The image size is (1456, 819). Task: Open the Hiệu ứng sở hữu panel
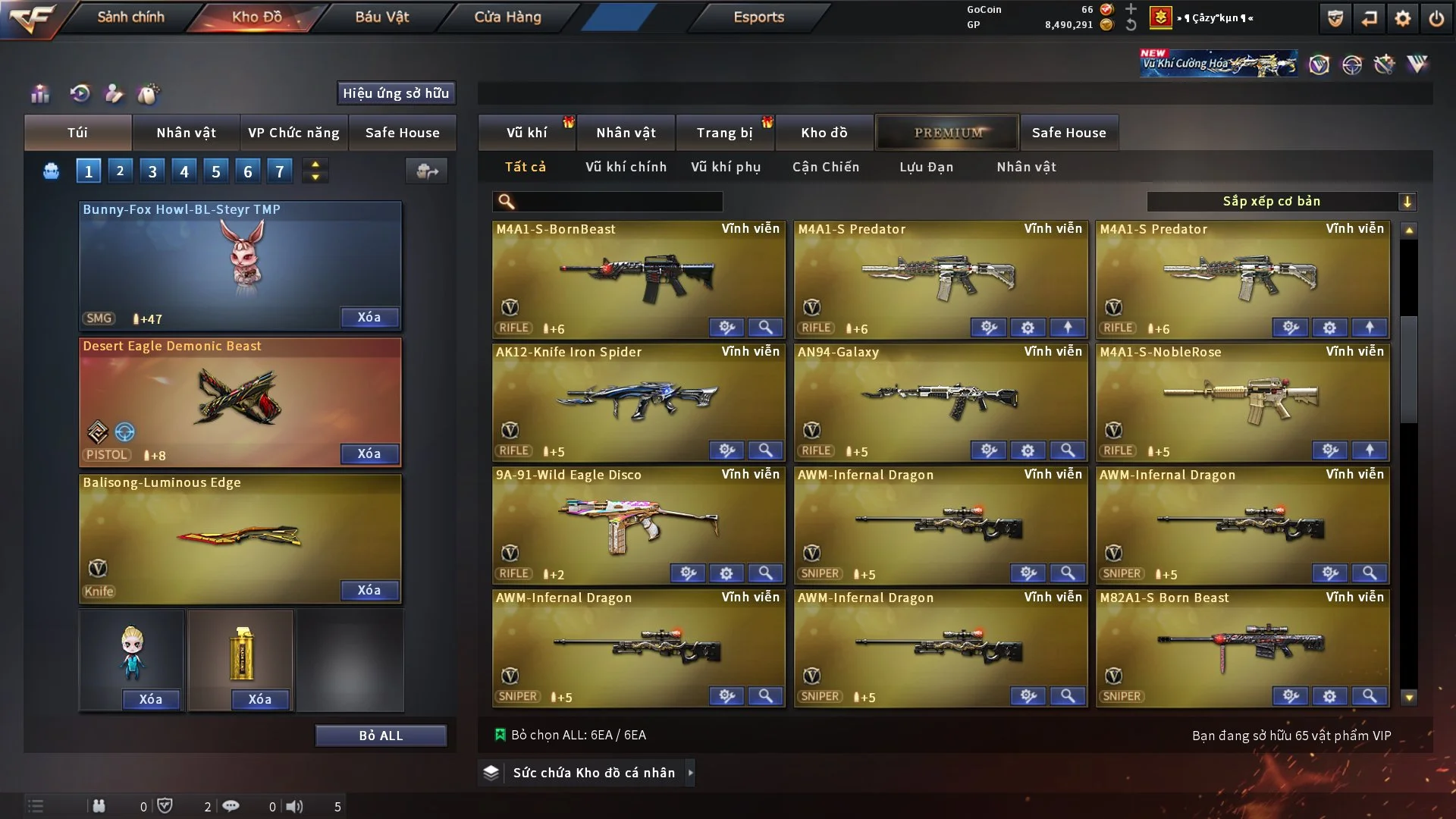coord(396,93)
